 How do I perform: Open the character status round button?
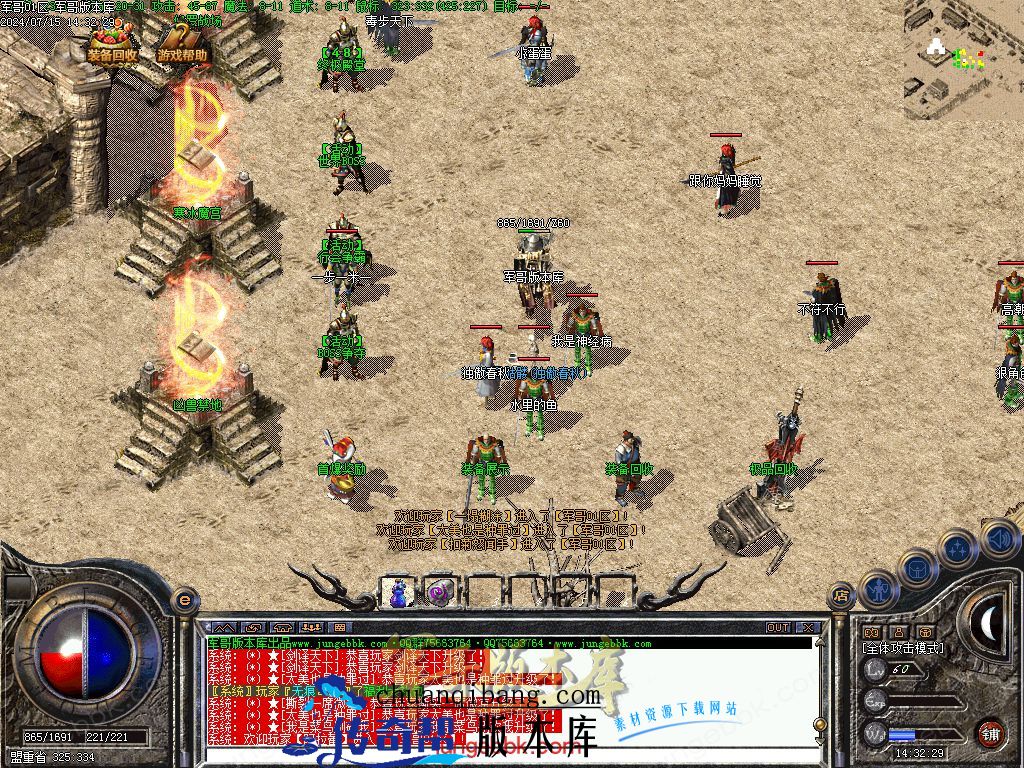(878, 590)
